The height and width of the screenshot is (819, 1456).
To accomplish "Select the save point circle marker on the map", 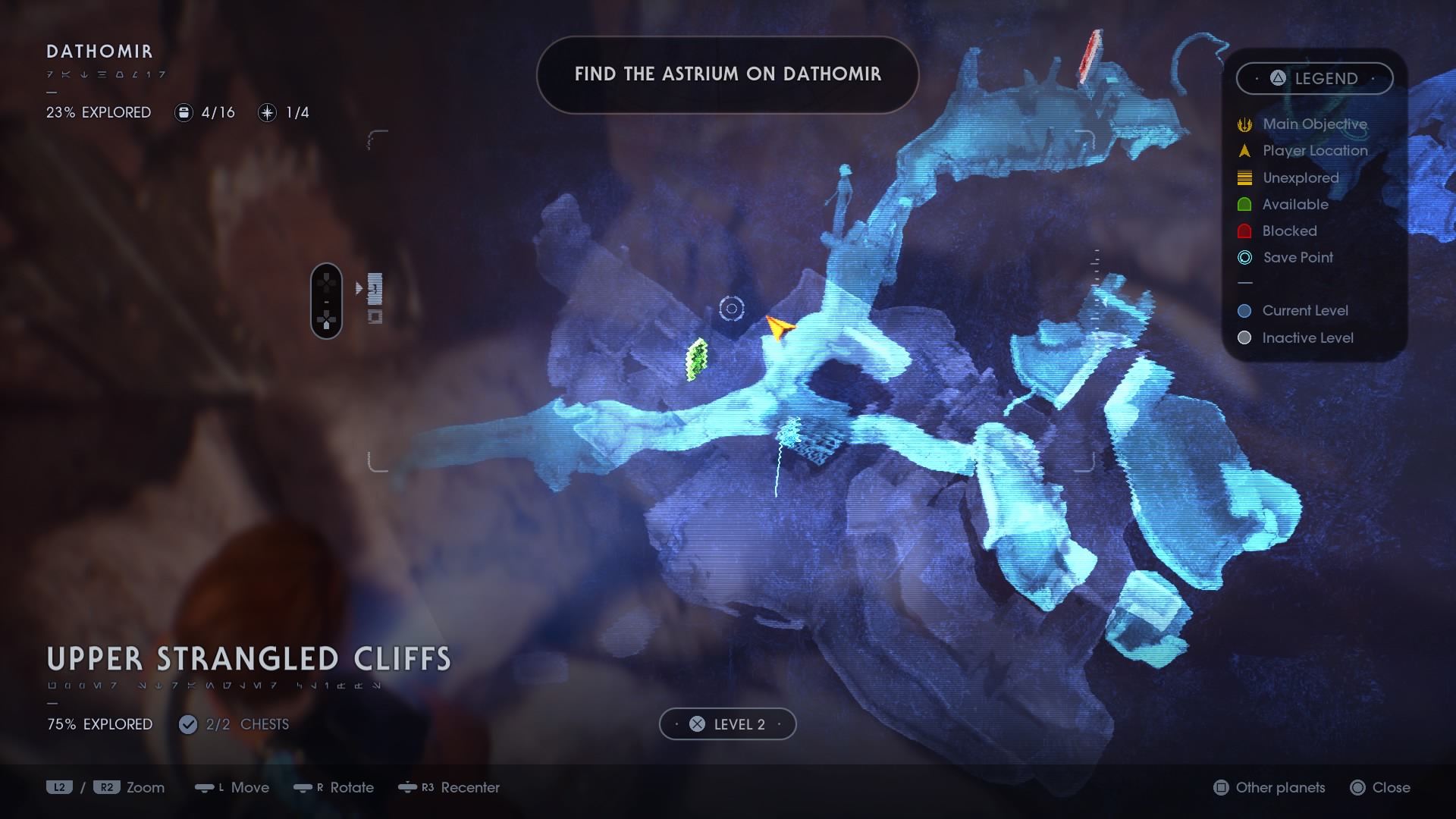I will click(x=730, y=309).
